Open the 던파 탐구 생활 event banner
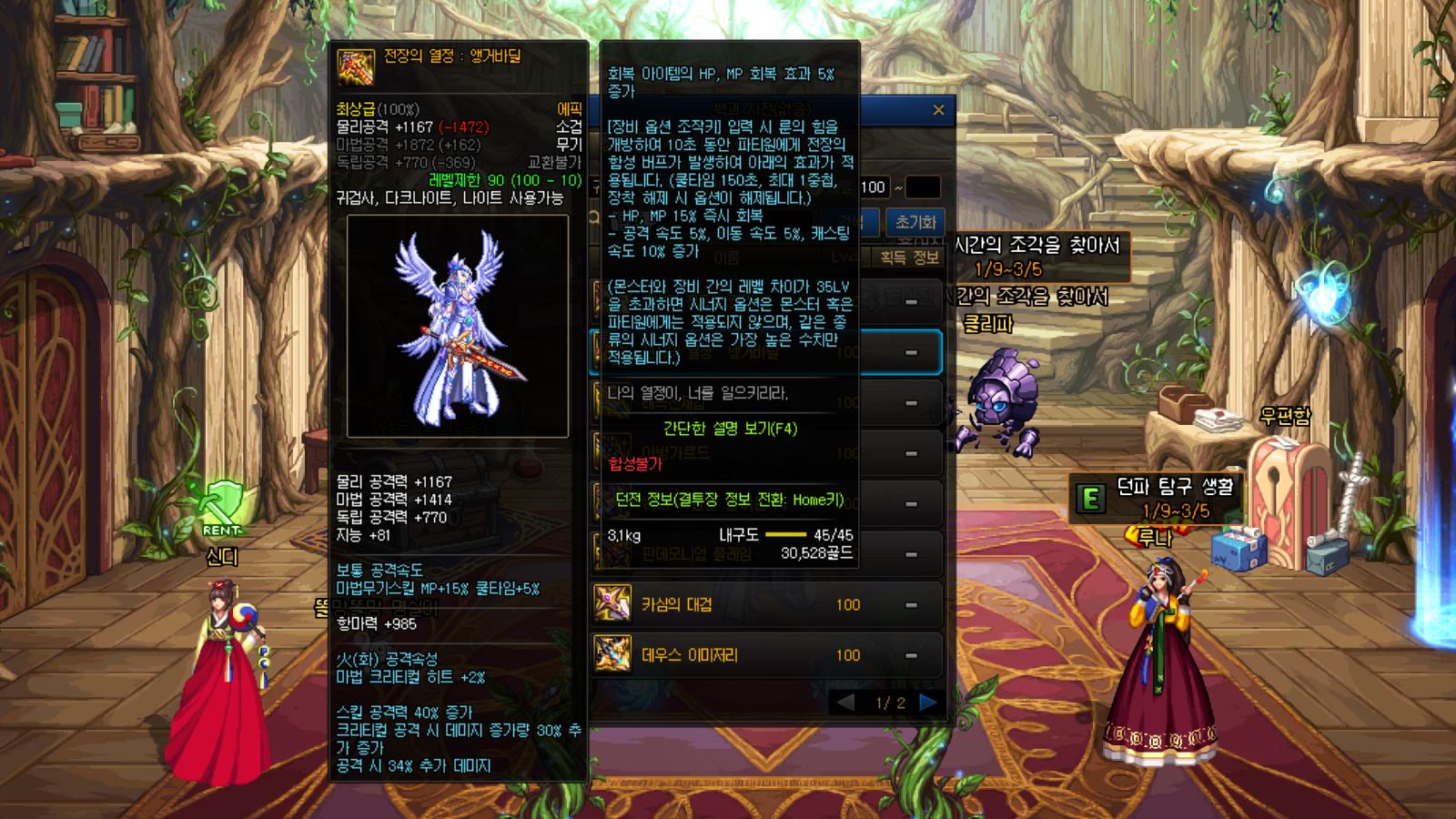This screenshot has width=1456, height=819. tap(1156, 497)
